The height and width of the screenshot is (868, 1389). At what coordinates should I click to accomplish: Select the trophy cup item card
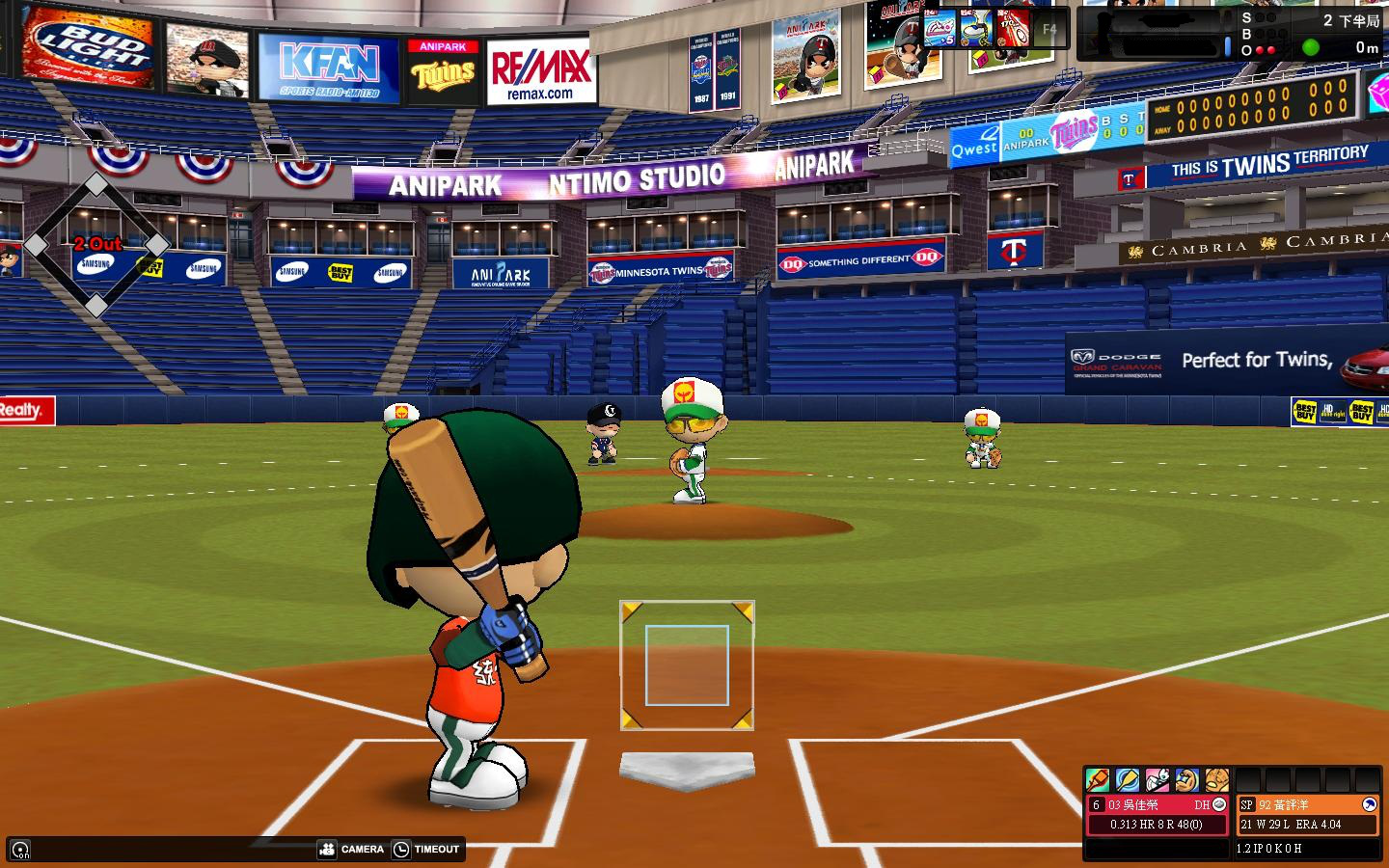(x=975, y=29)
